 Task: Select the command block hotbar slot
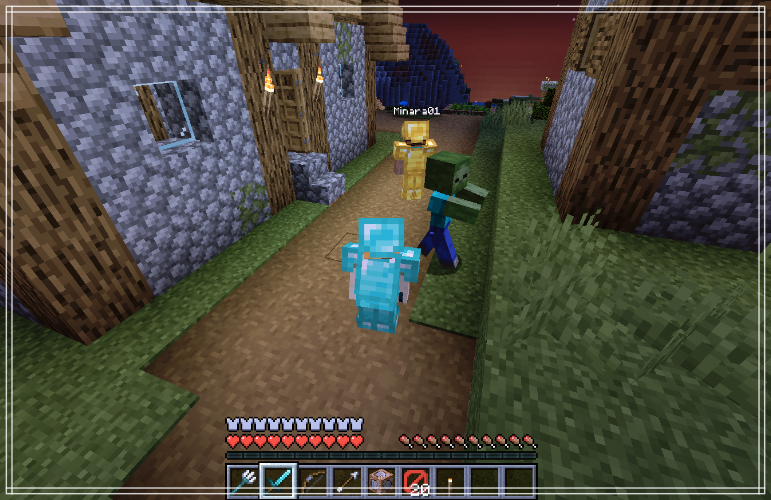click(381, 481)
